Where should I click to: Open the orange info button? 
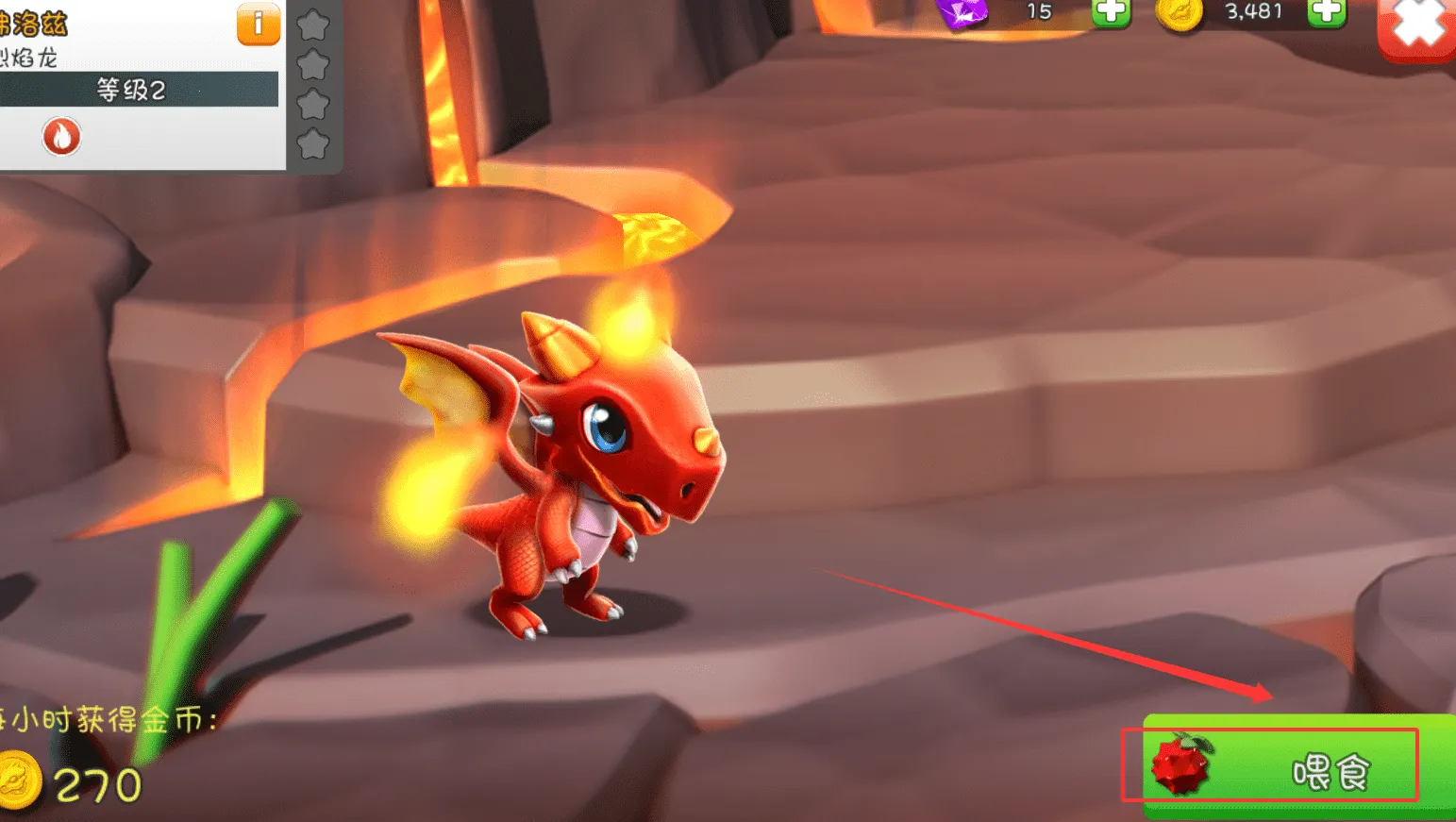pyautogui.click(x=258, y=23)
